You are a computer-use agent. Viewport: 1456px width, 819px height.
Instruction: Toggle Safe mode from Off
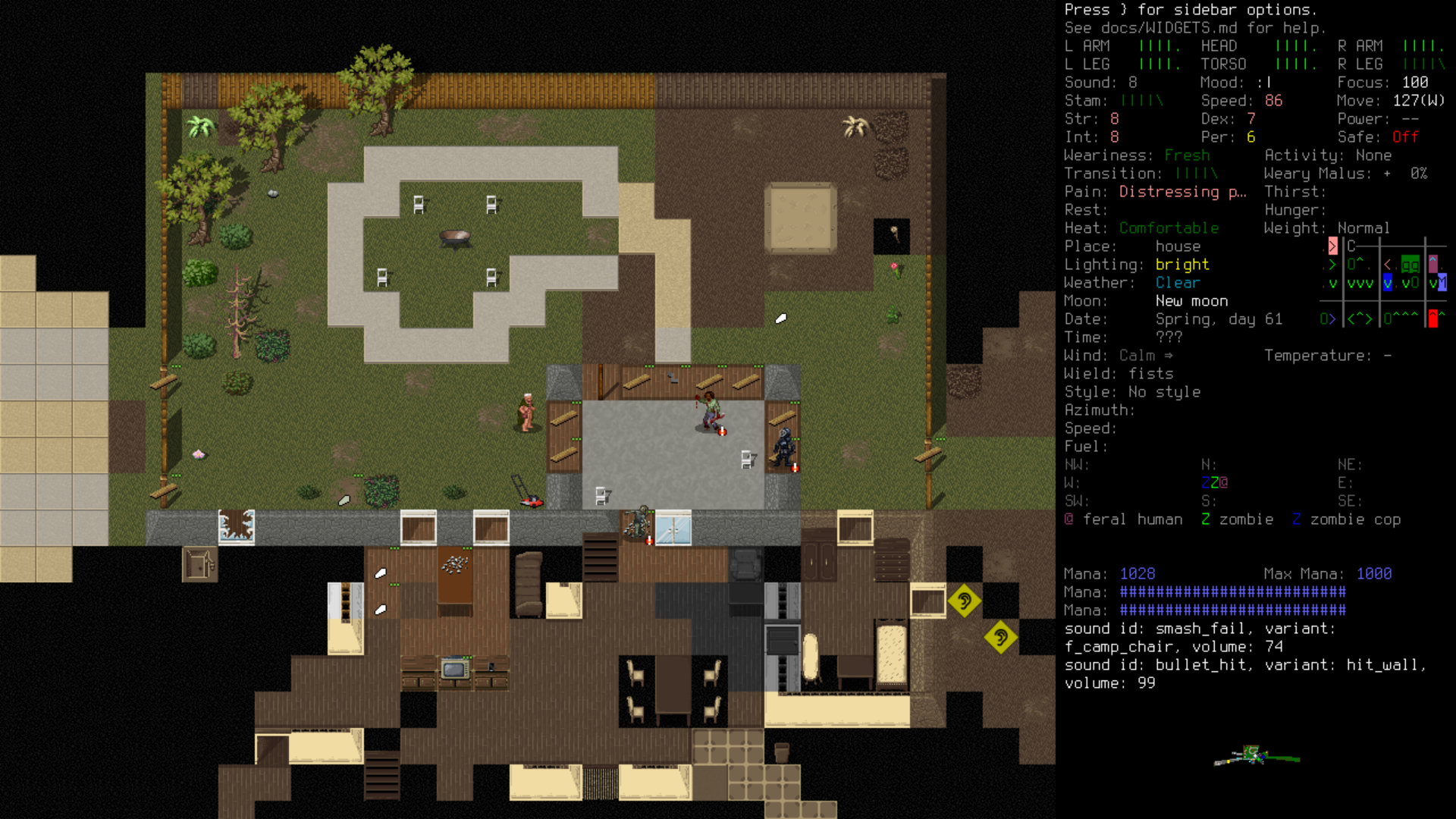pos(1404,137)
